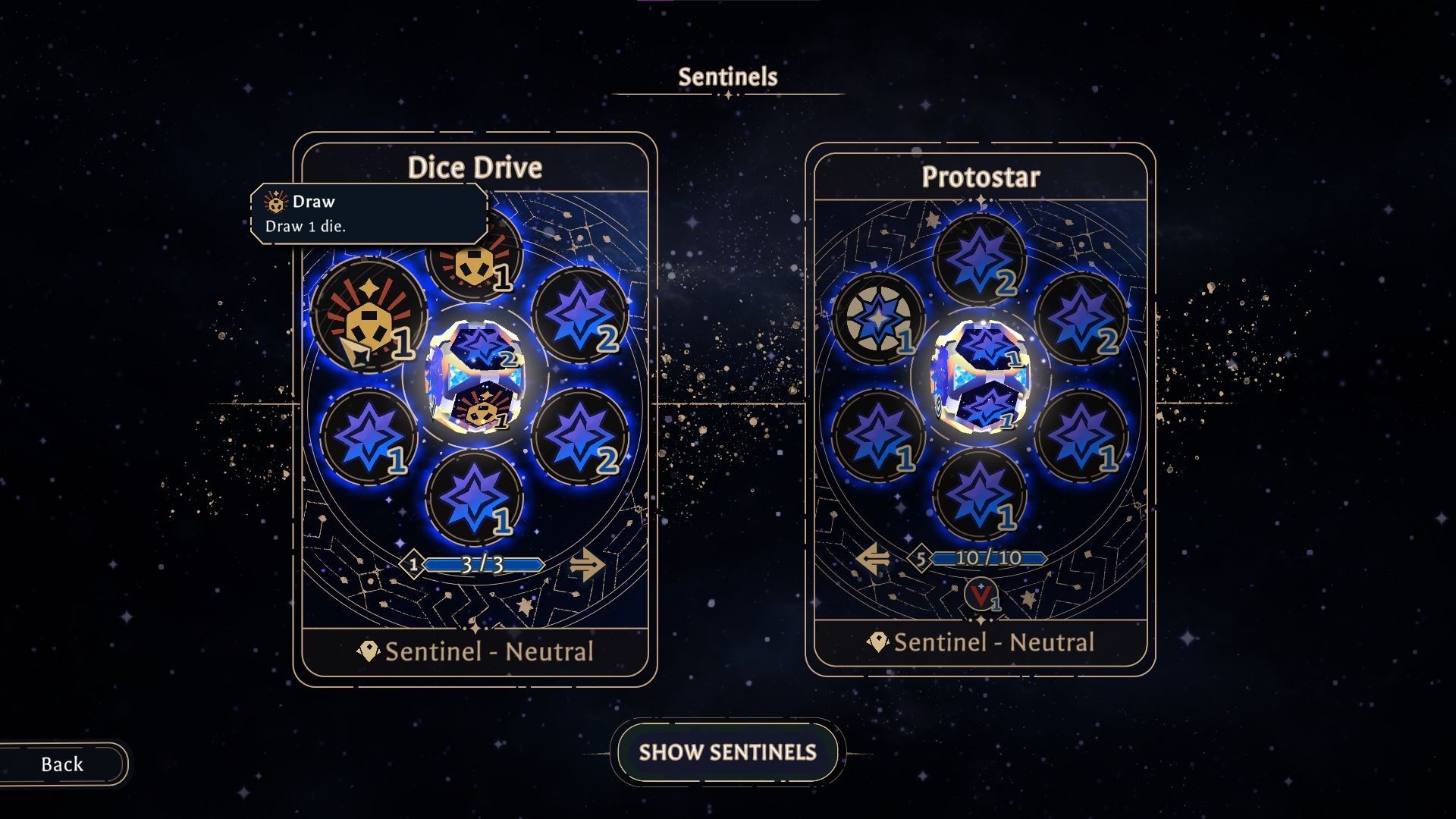The image size is (1456, 819).
Task: Toggle the Sentinel - Neutral badge on Protostar
Action: tap(981, 642)
